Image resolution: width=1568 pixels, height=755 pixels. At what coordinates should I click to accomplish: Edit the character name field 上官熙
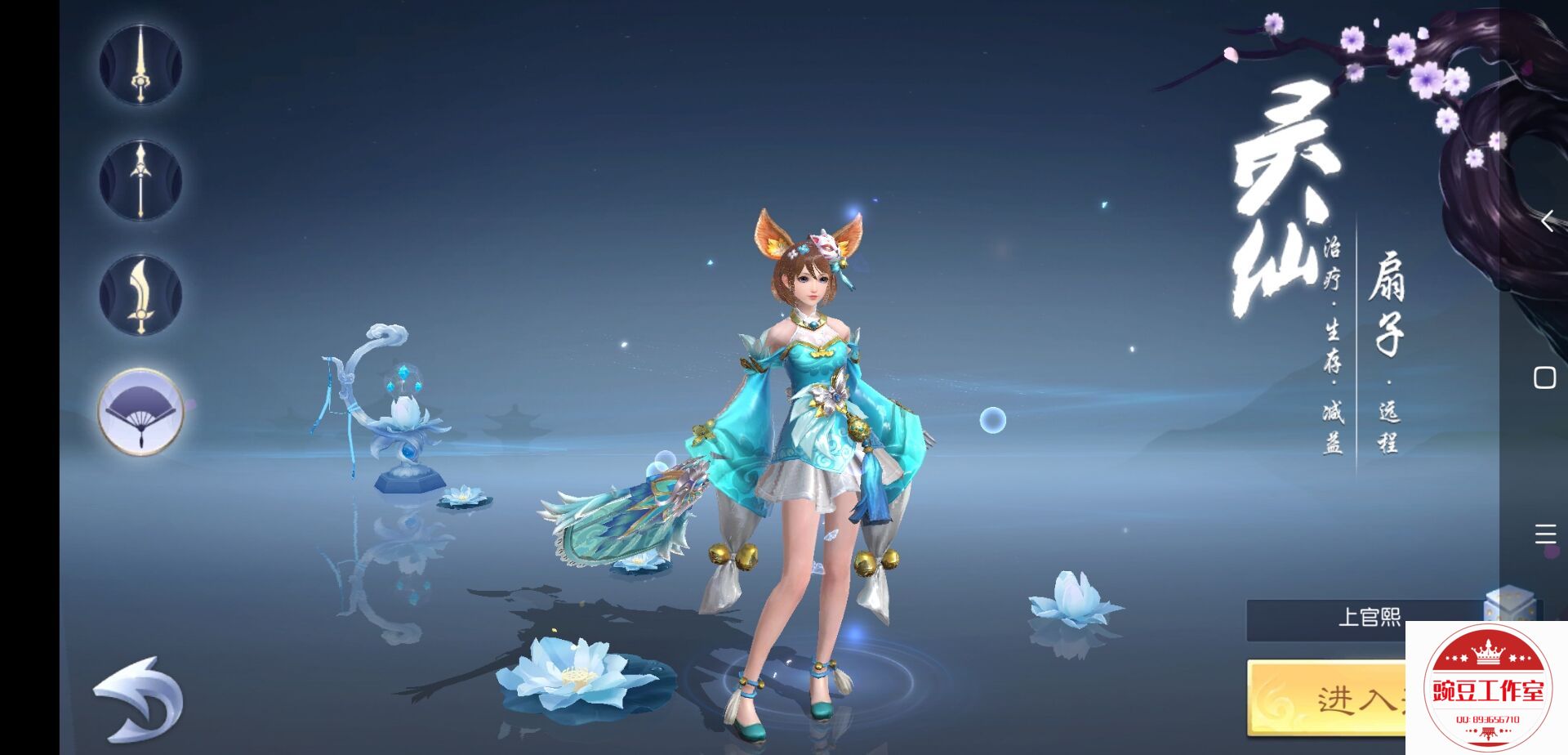pyautogui.click(x=1364, y=618)
